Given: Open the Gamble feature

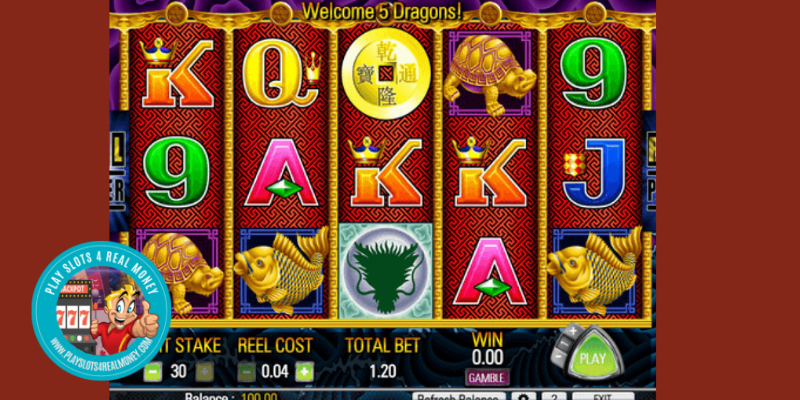Looking at the screenshot, I should [487, 376].
